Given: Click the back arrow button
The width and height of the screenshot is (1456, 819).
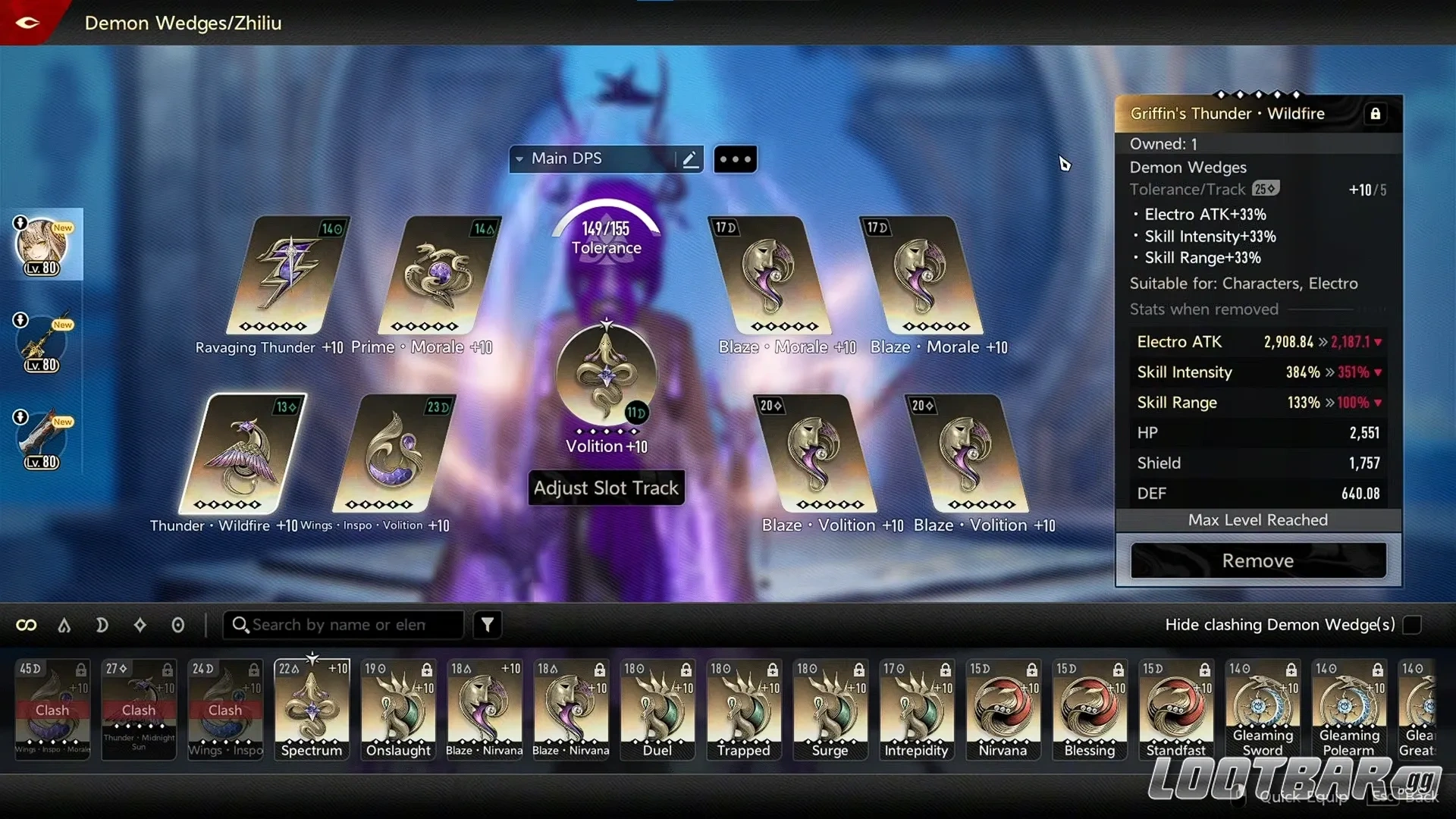Looking at the screenshot, I should click(27, 23).
